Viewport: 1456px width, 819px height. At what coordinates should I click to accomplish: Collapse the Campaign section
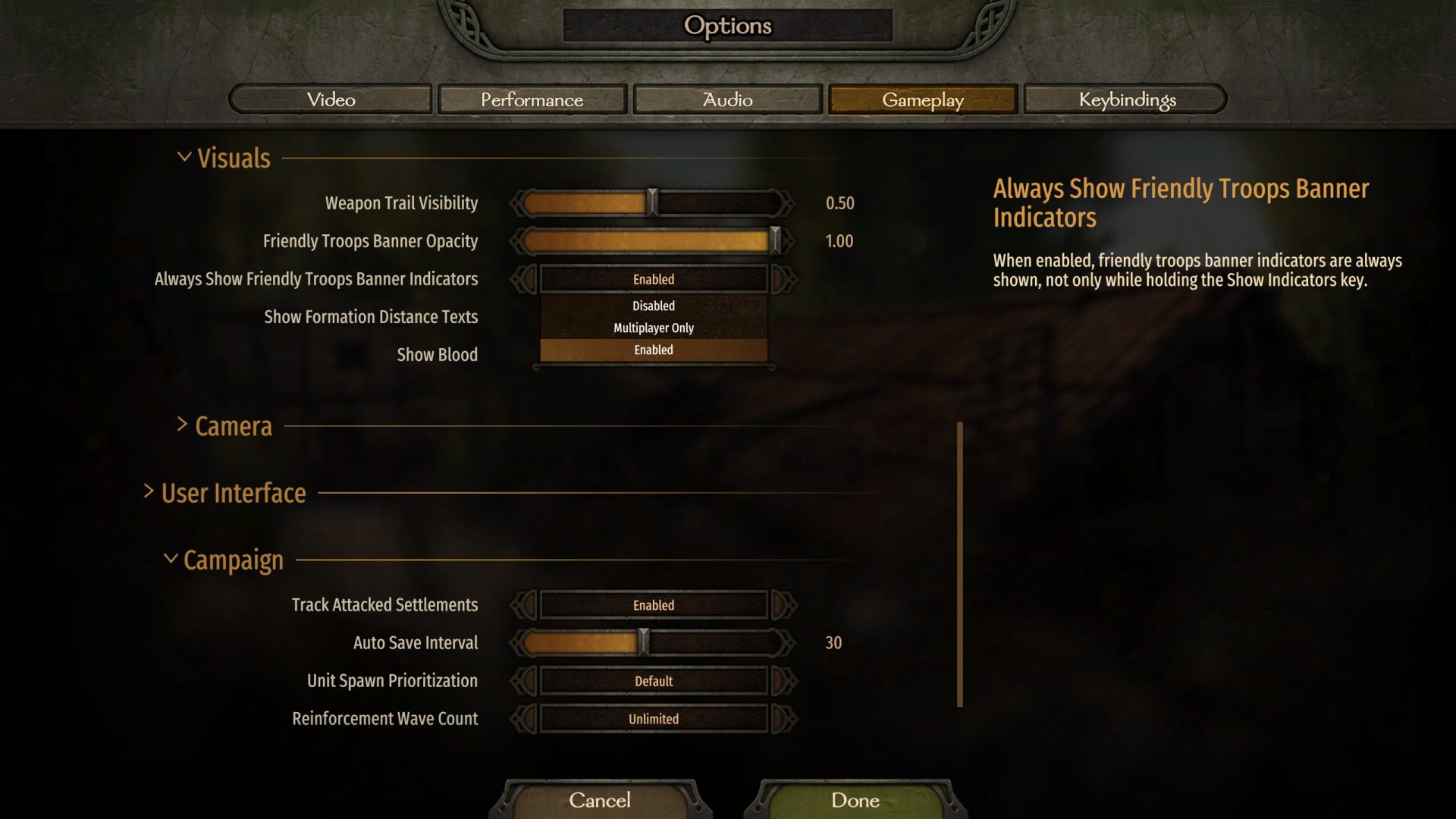171,560
